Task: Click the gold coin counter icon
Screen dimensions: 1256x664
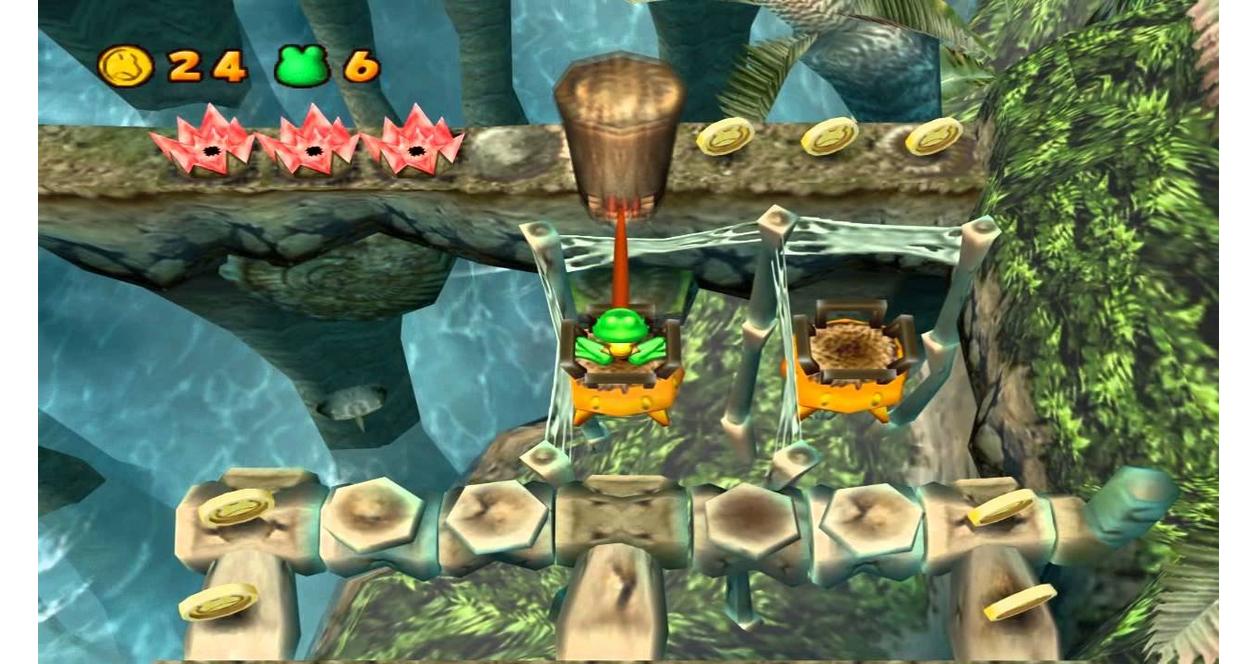Action: (x=126, y=66)
